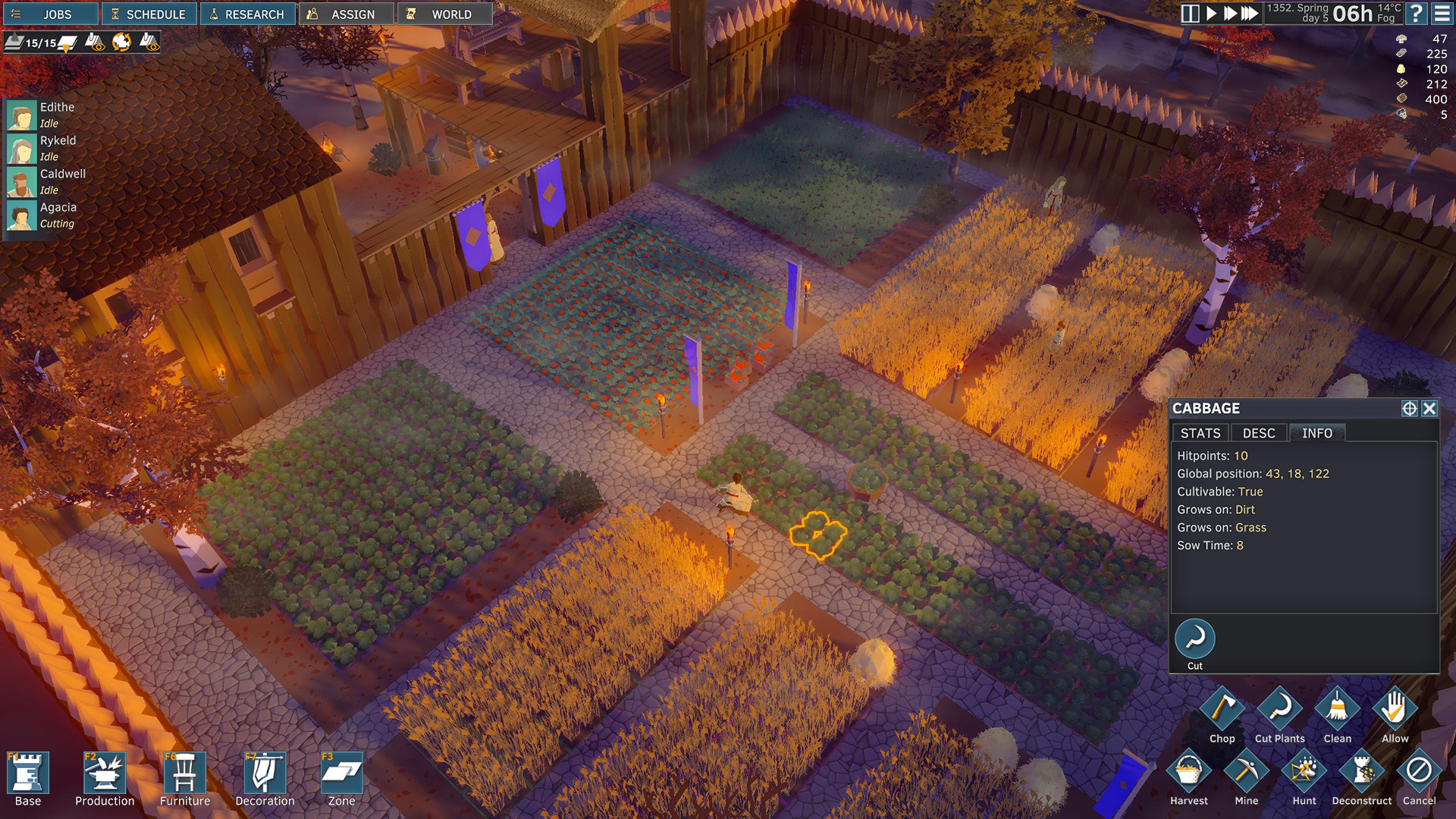This screenshot has width=1456, height=819.
Task: Toggle the camera recording mode icon
Action: click(121, 42)
